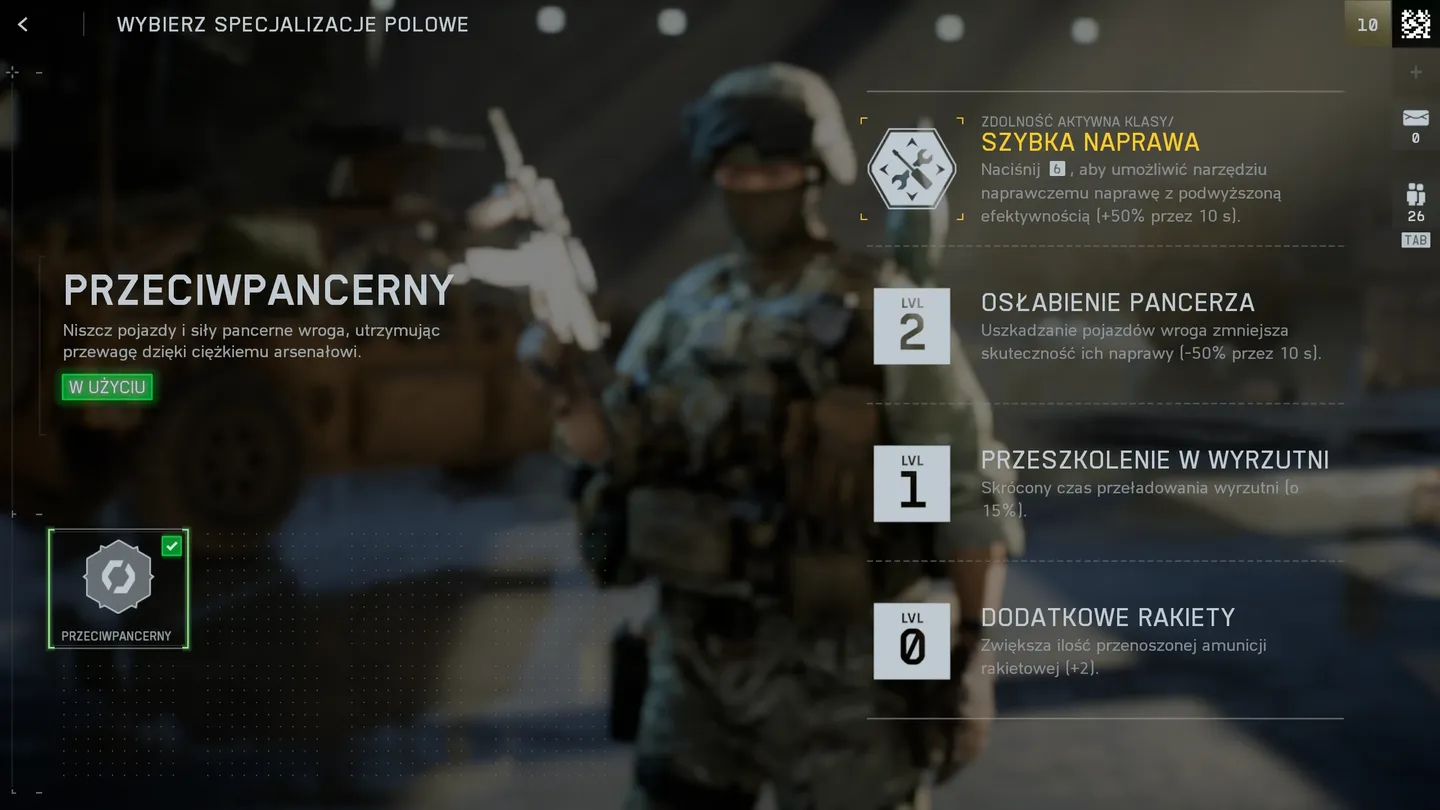This screenshot has width=1440, height=810.
Task: Select the LVL 1 Przeszkolenie w Wyrzutni badge
Action: coord(911,484)
